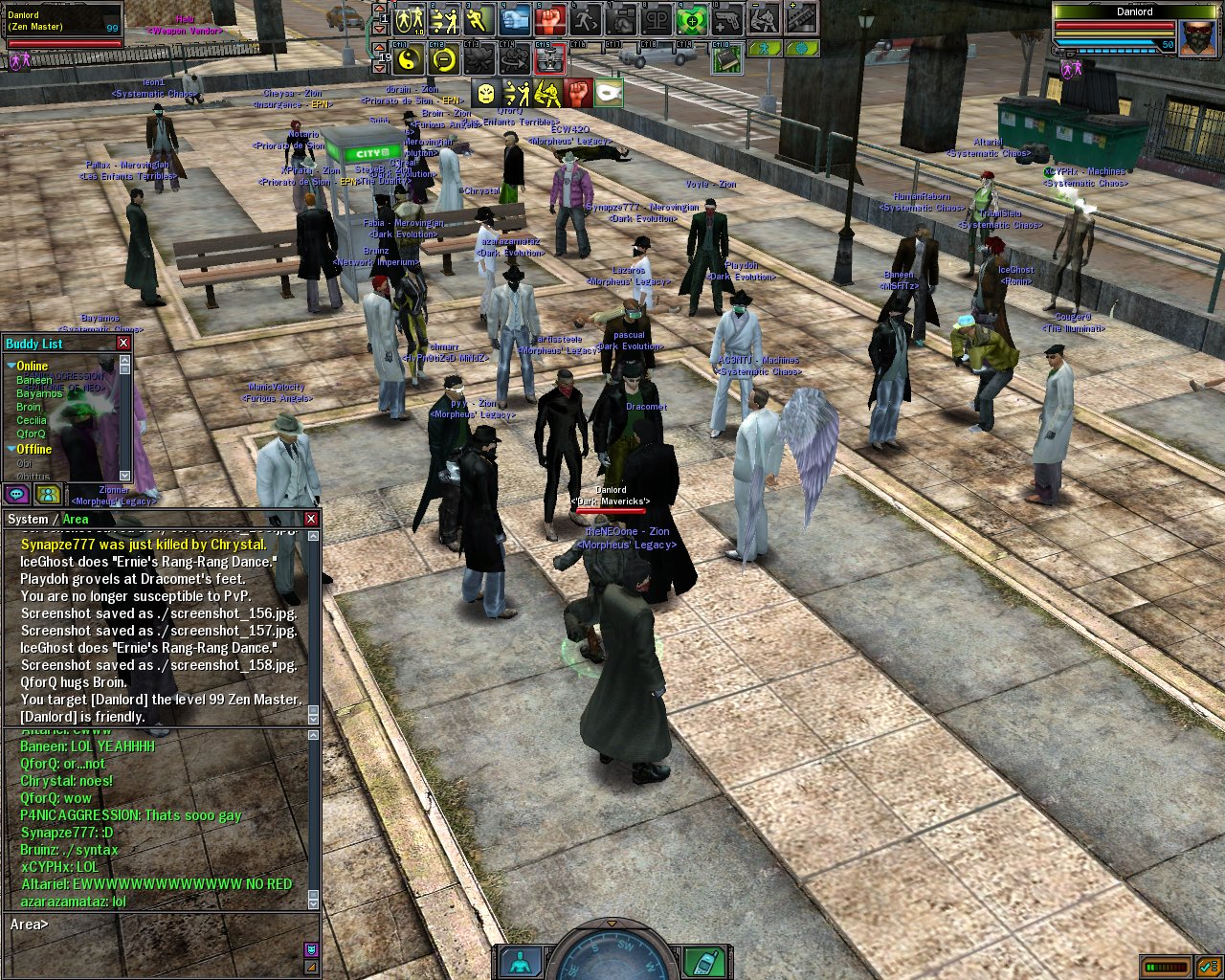Open the blue character figure button
Image resolution: width=1225 pixels, height=980 pixels.
[x=520, y=962]
